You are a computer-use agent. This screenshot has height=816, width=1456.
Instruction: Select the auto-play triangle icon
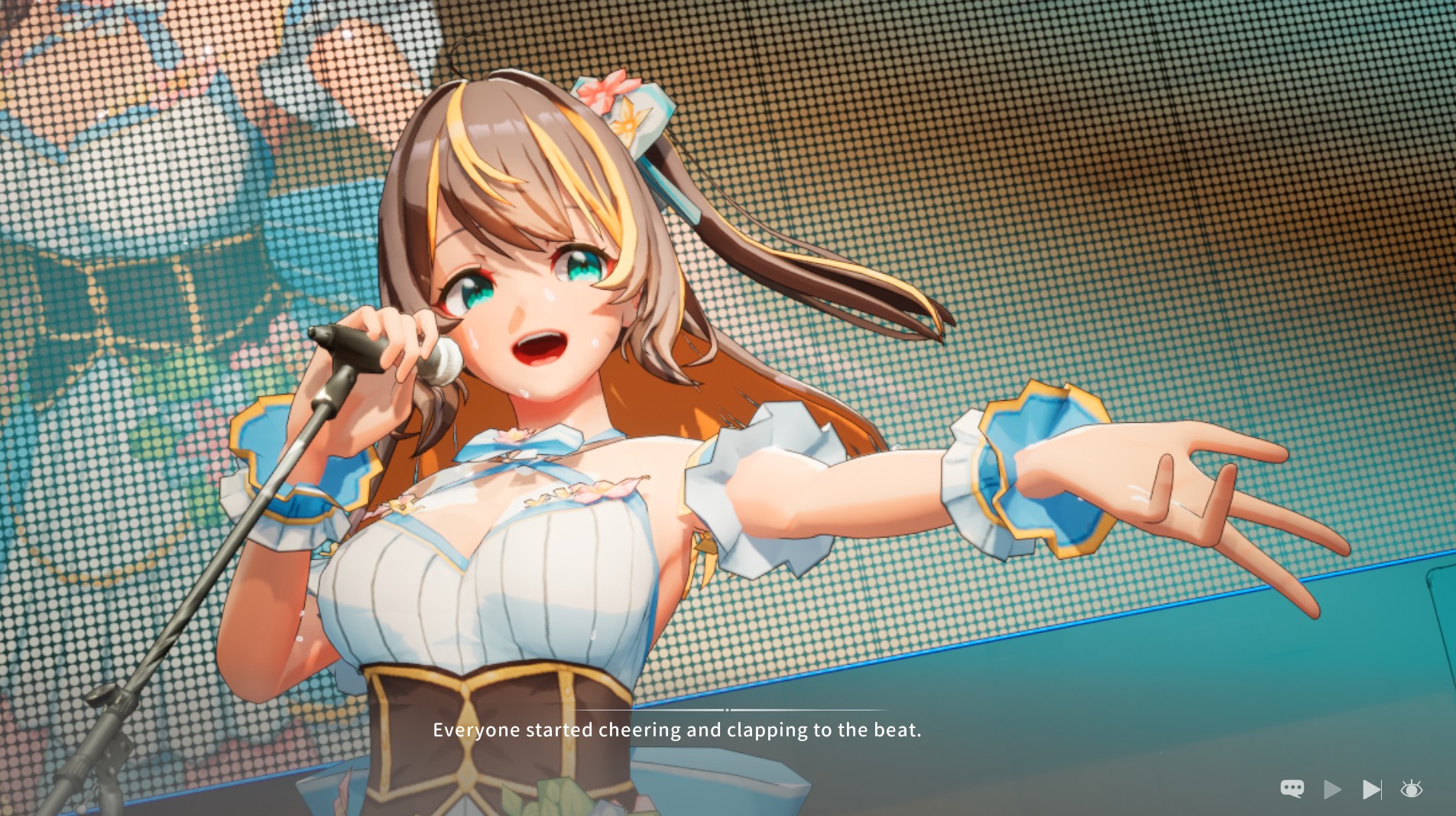point(1332,789)
